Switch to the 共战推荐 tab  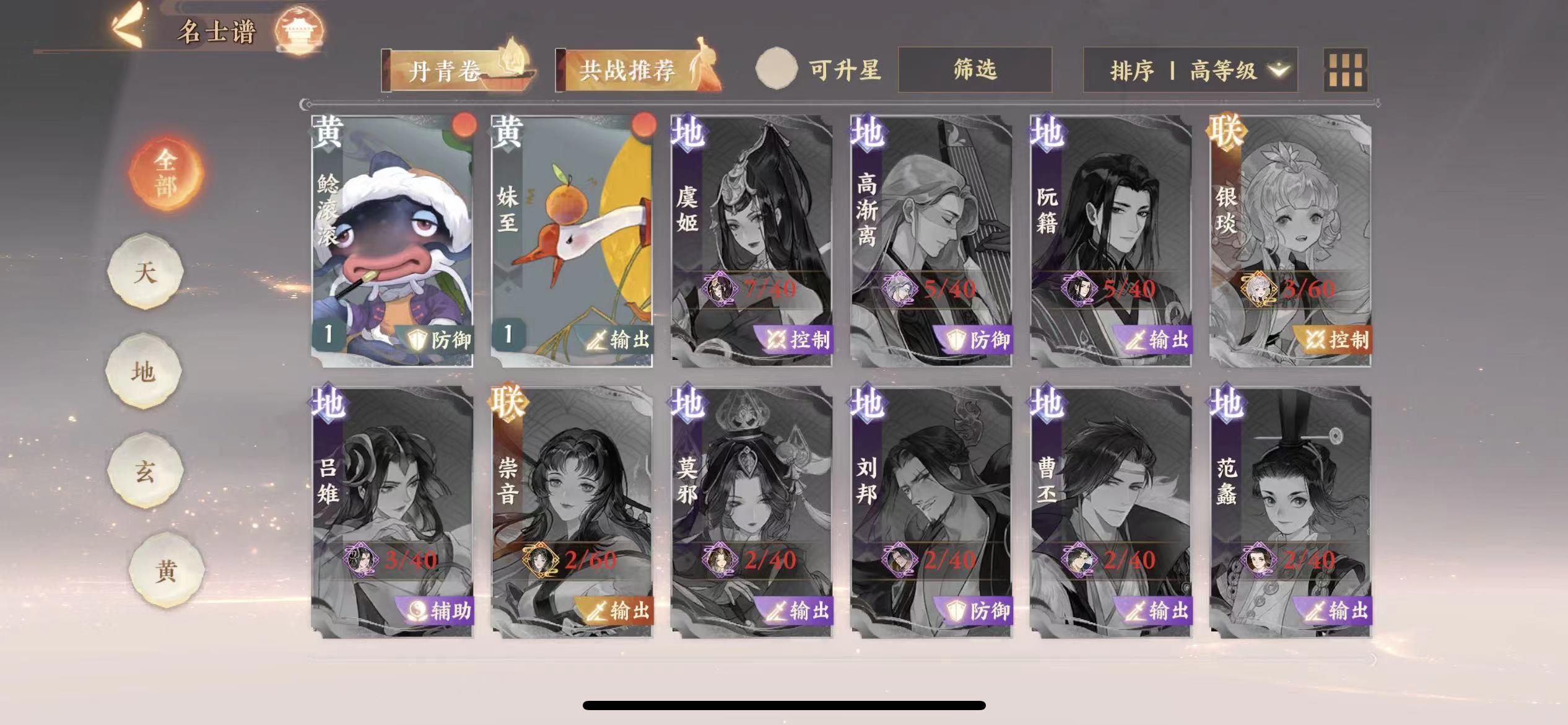[631, 70]
